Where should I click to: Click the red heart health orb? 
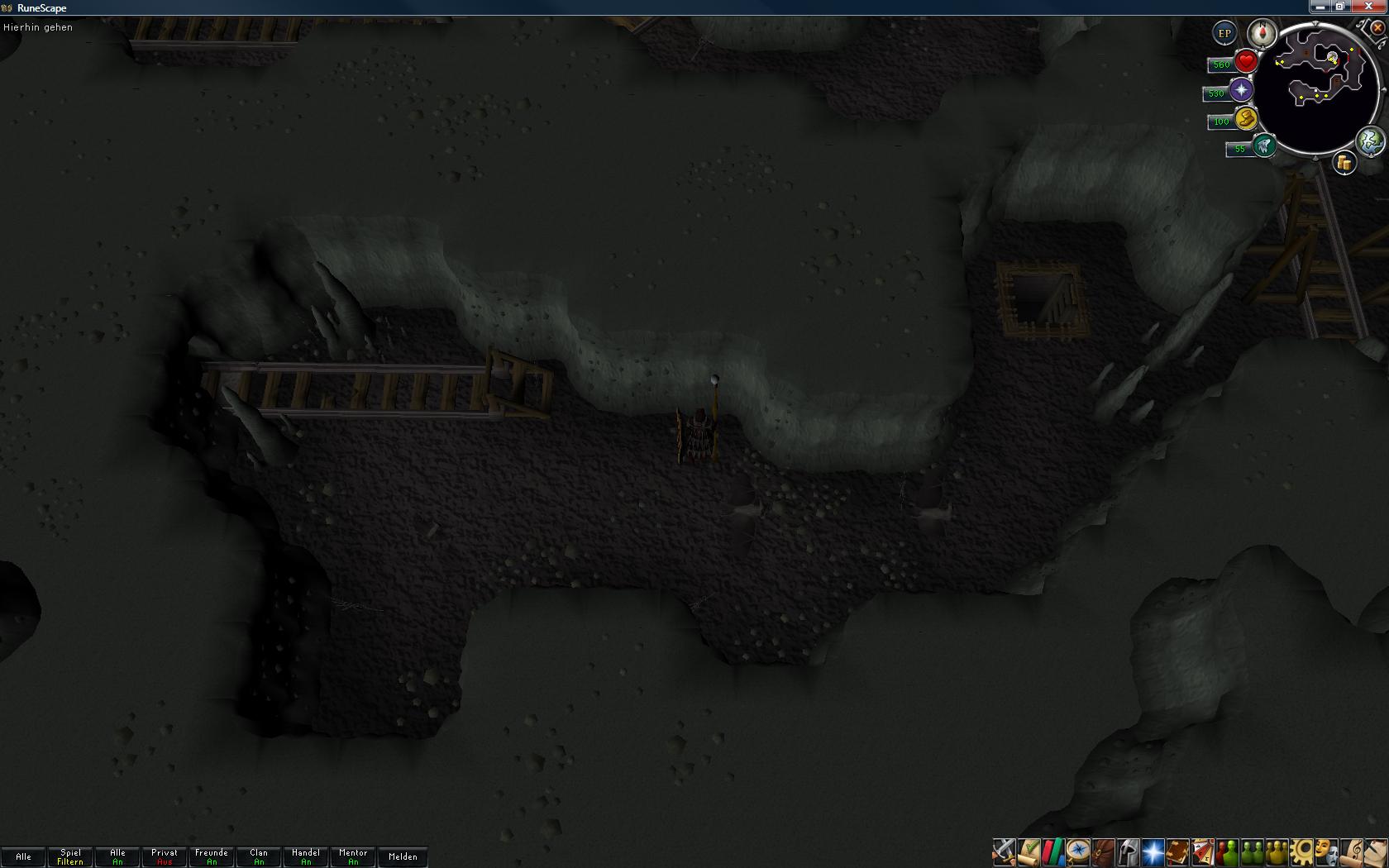(x=1246, y=62)
